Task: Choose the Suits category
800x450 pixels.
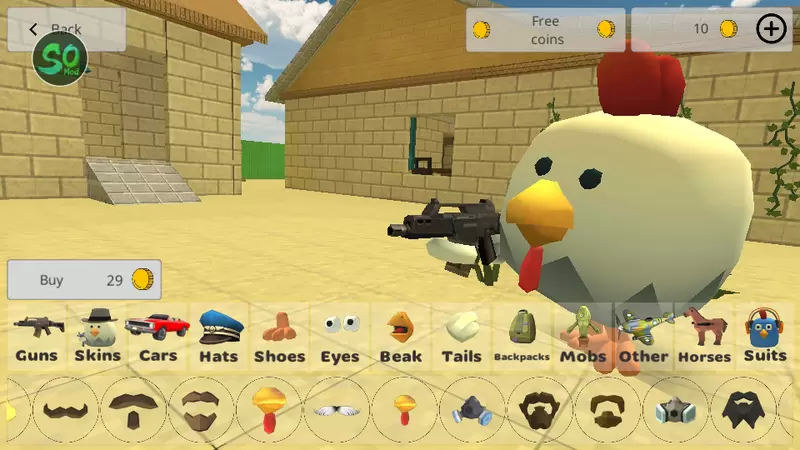Action: click(x=765, y=337)
